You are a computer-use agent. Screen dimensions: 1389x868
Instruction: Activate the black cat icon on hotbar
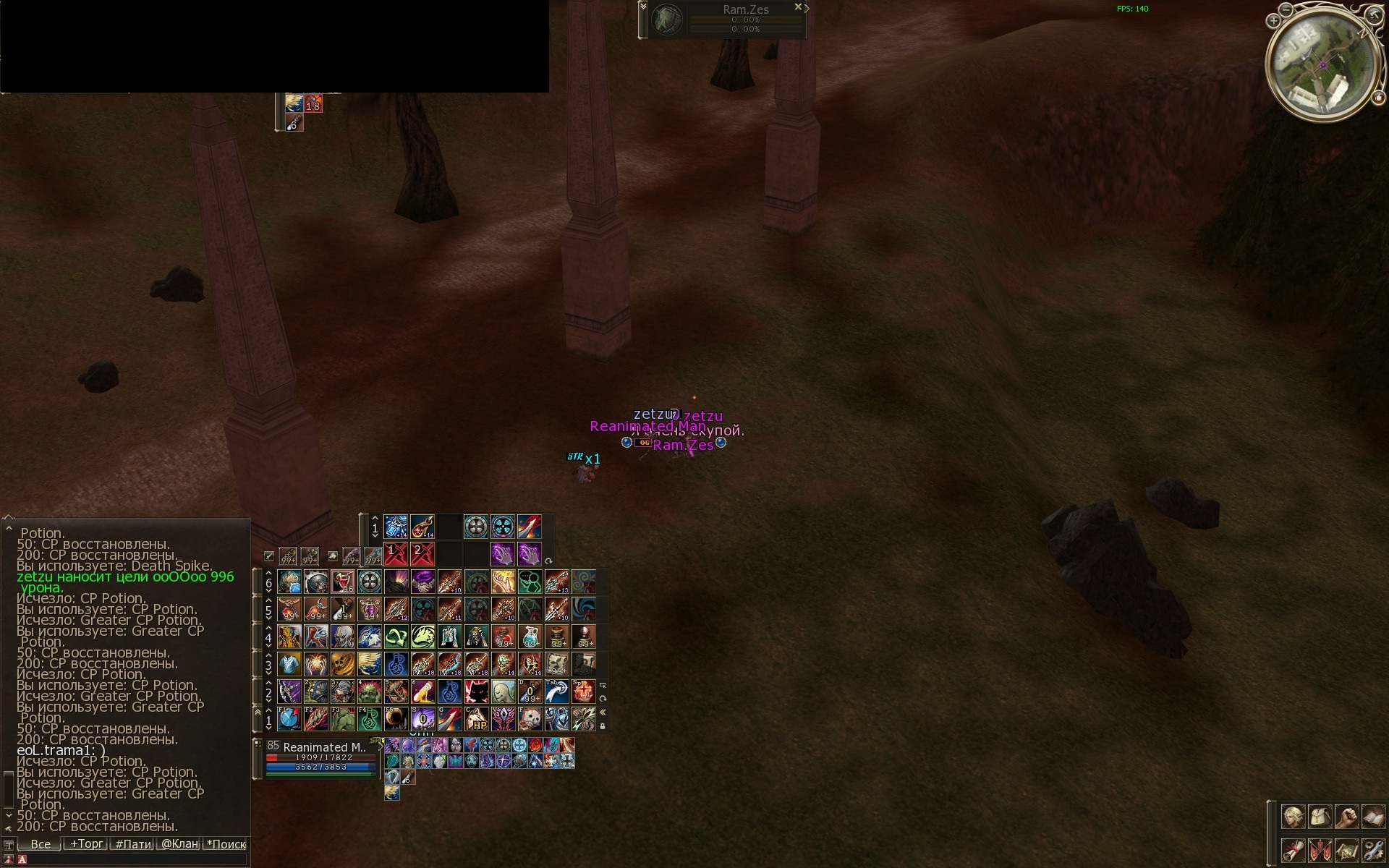(476, 692)
